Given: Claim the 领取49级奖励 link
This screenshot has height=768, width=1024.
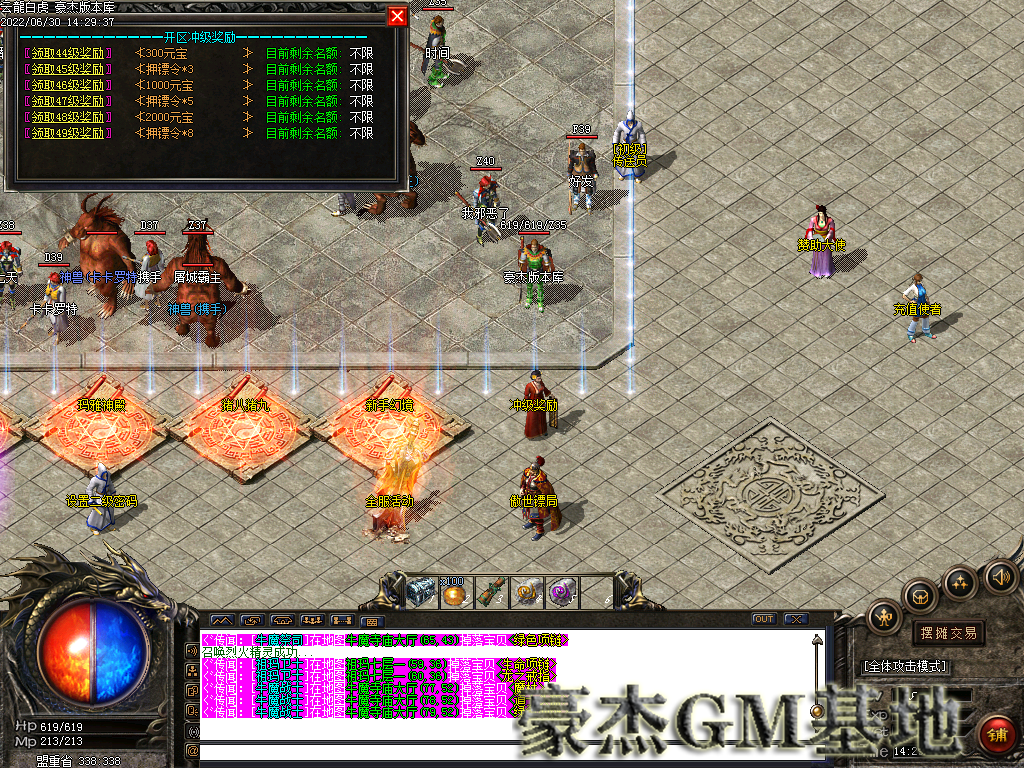Looking at the screenshot, I should pos(68,133).
